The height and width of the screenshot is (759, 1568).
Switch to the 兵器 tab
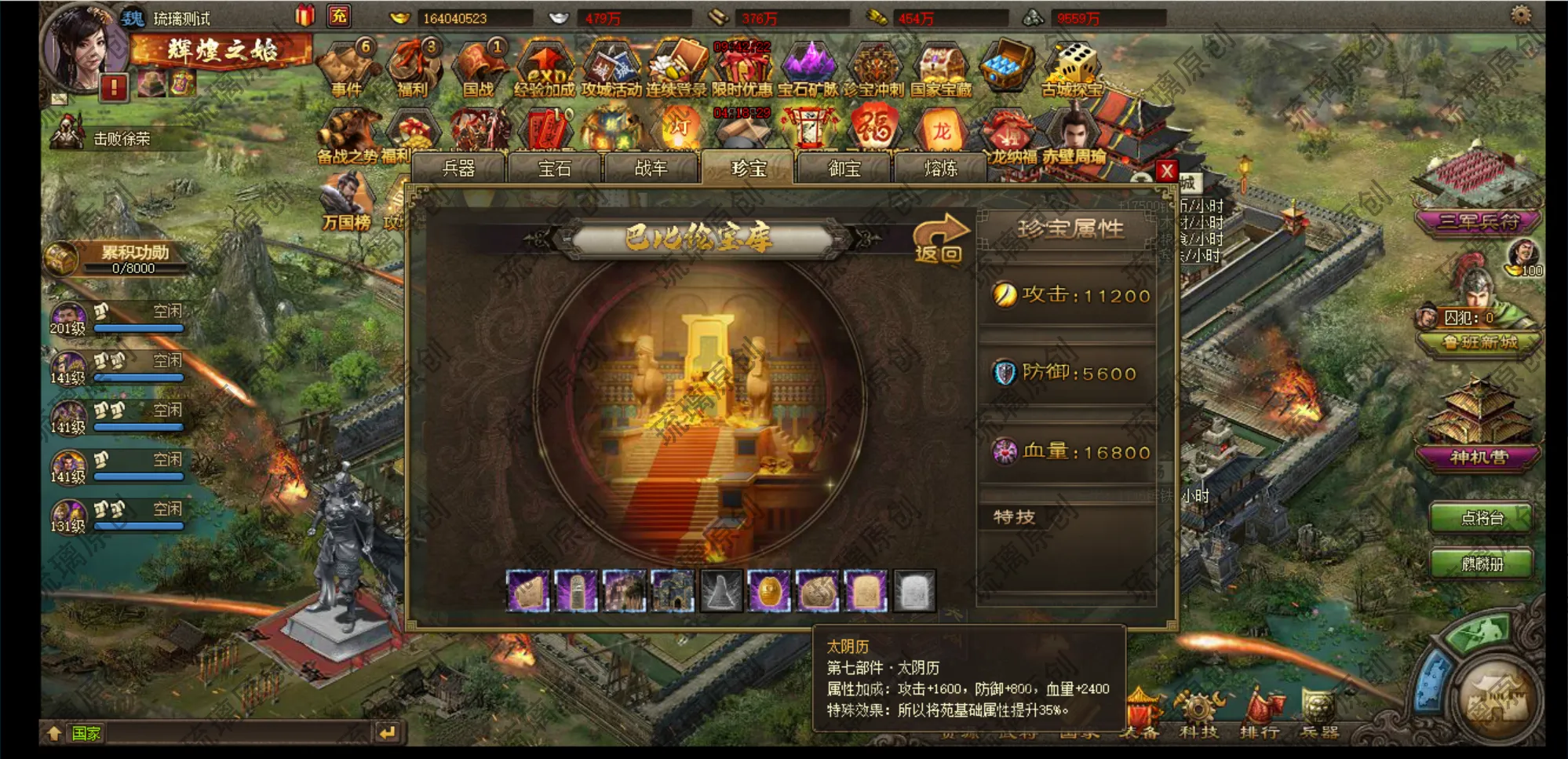point(458,169)
